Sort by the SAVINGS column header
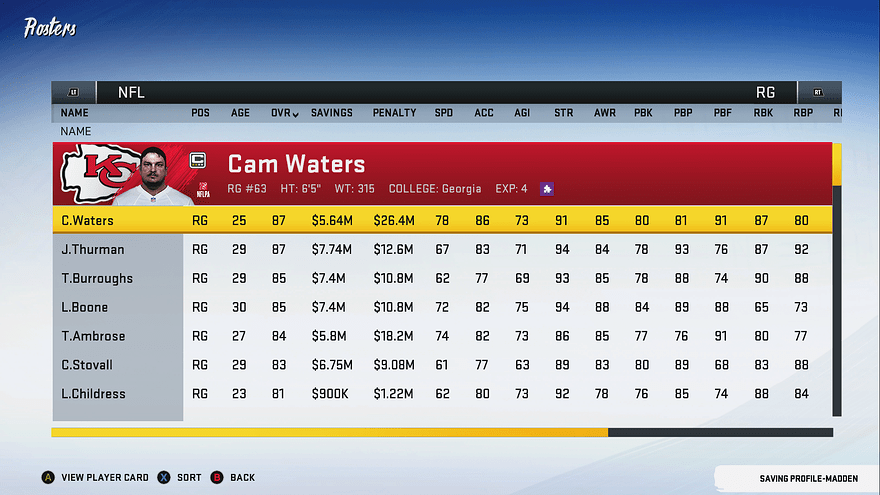880x495 pixels. coord(331,113)
